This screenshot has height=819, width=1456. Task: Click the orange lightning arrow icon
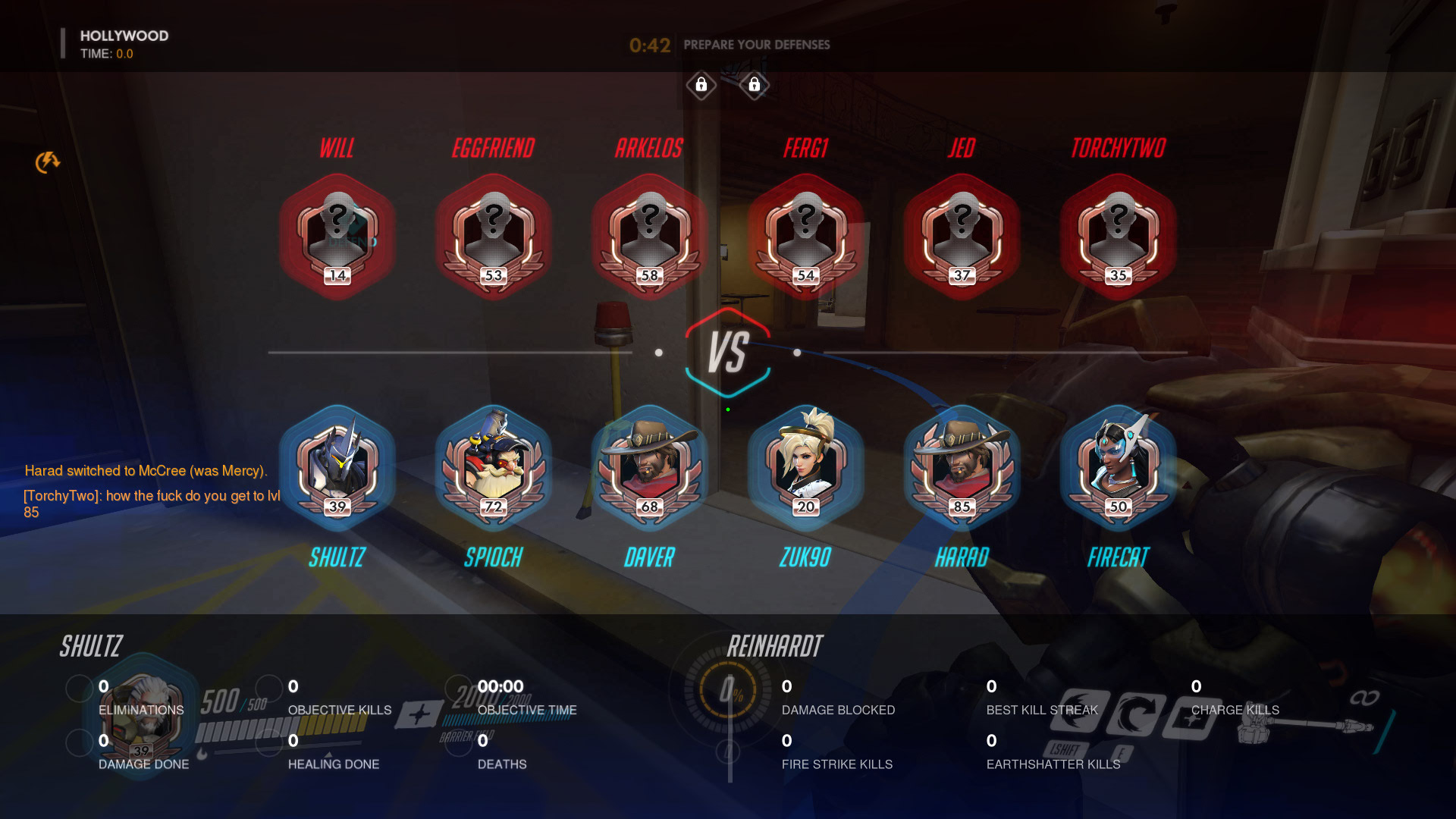(x=47, y=162)
